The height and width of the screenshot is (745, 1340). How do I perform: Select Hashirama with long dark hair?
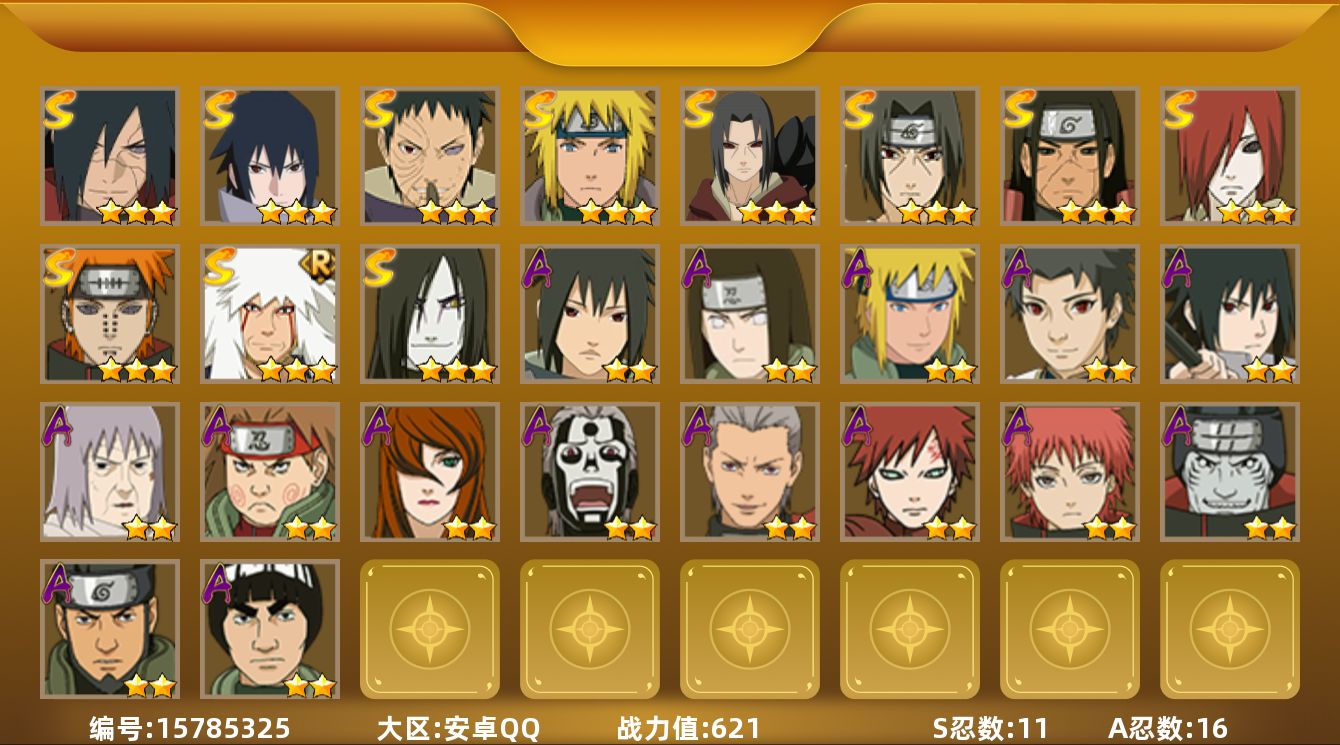1070,155
